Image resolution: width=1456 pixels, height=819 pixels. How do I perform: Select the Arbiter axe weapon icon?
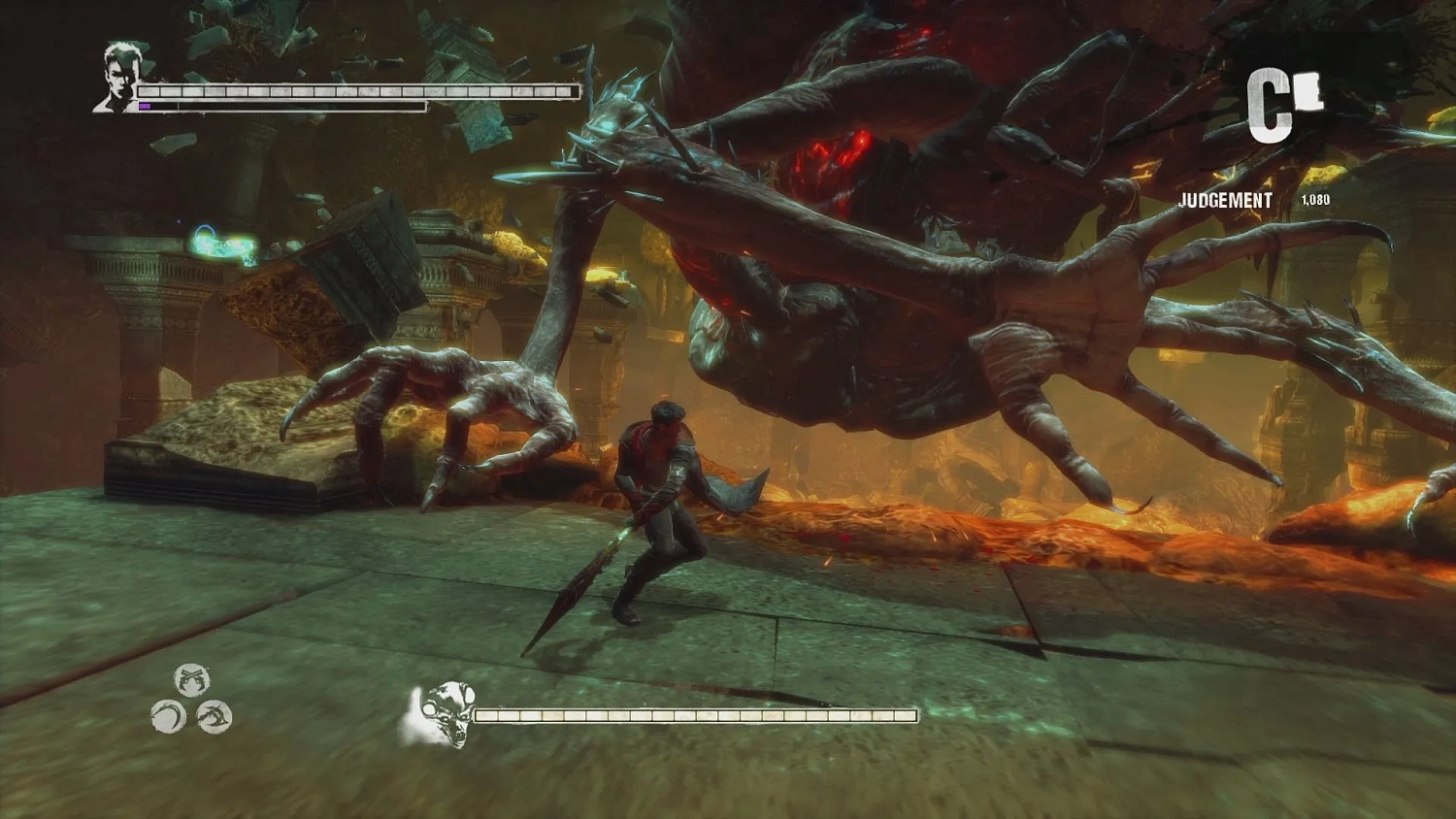214,716
